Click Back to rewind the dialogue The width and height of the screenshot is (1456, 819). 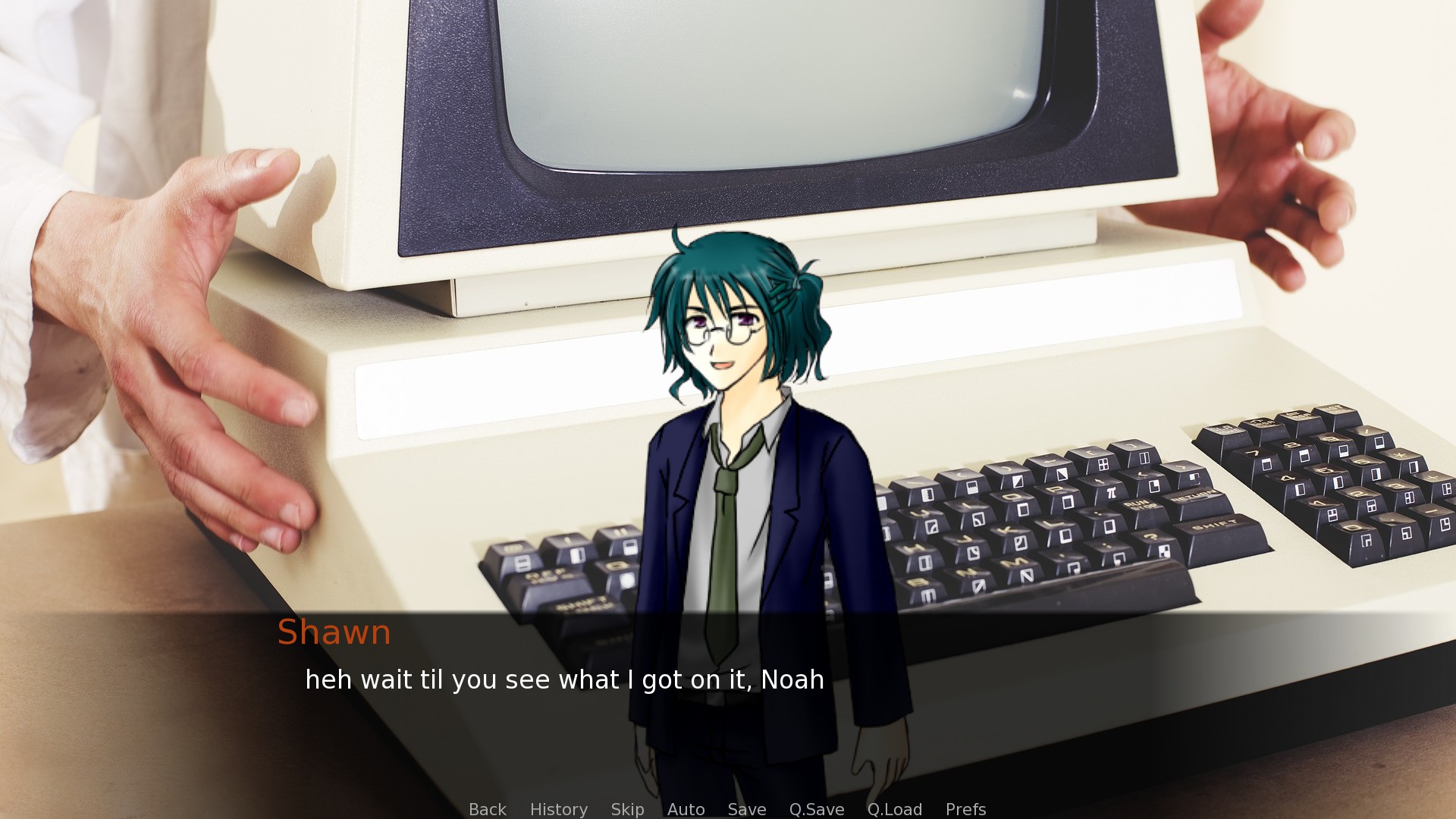[x=487, y=809]
